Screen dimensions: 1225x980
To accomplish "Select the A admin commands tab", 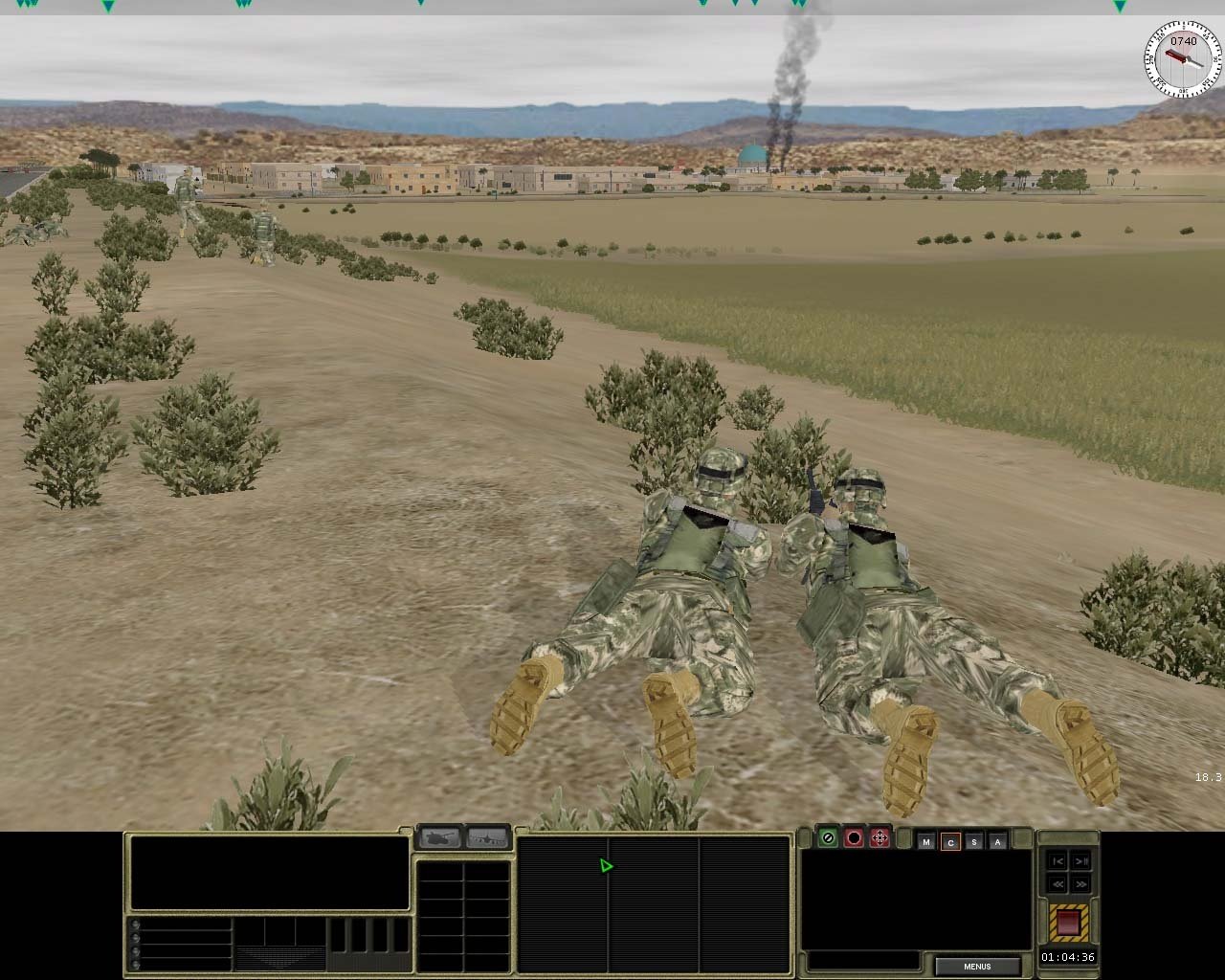I will tap(997, 842).
